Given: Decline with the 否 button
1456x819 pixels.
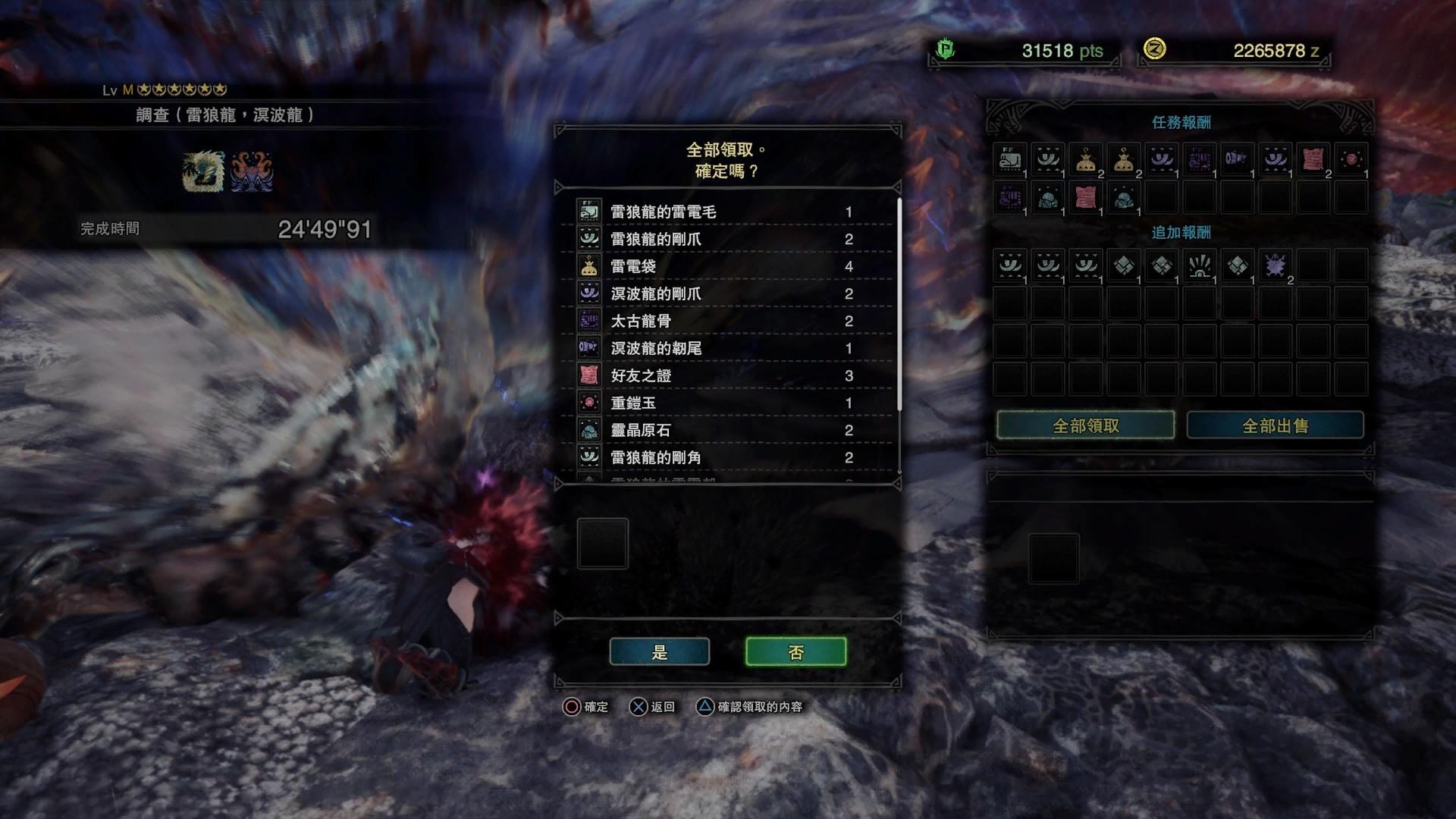Looking at the screenshot, I should click(795, 652).
